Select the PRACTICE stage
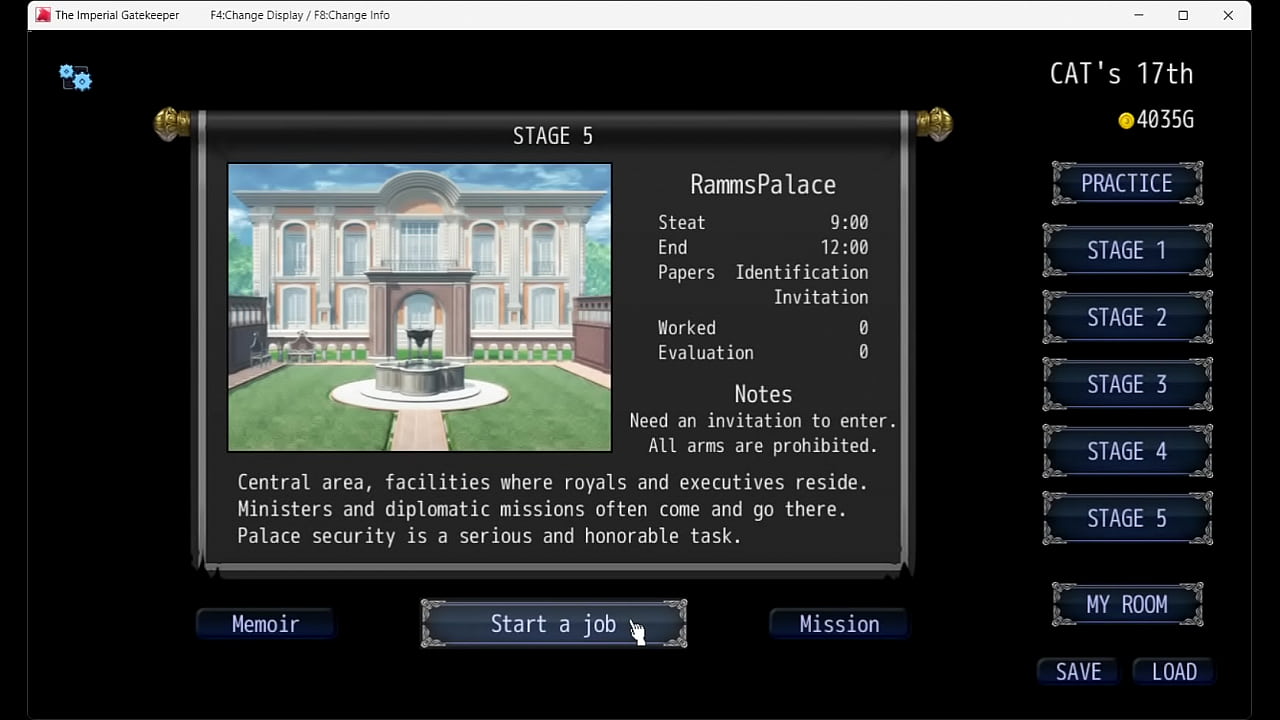Image resolution: width=1280 pixels, height=720 pixels. [1126, 184]
